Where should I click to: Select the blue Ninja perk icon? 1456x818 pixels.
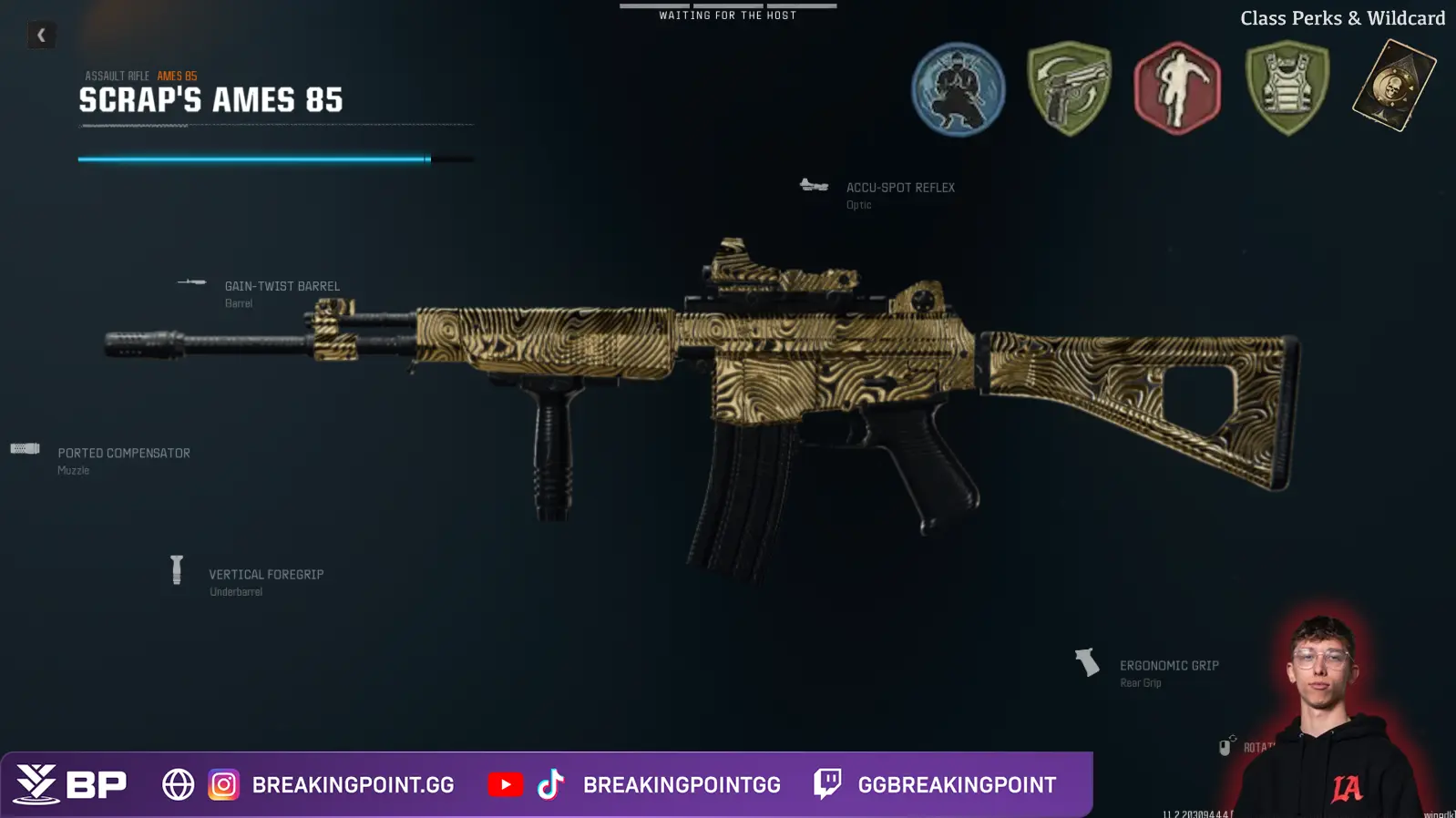pyautogui.click(x=958, y=90)
